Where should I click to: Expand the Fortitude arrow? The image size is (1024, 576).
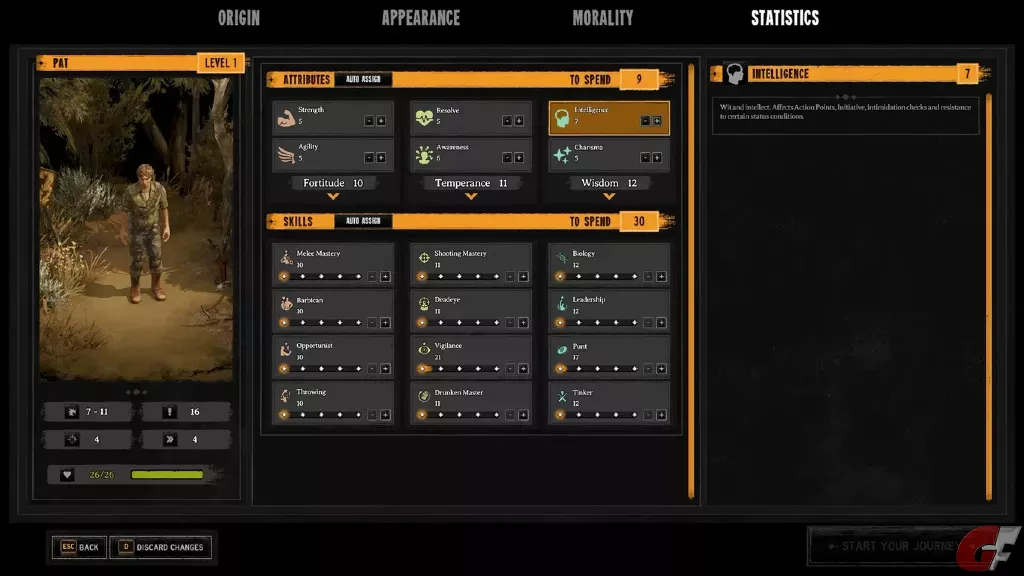333,197
